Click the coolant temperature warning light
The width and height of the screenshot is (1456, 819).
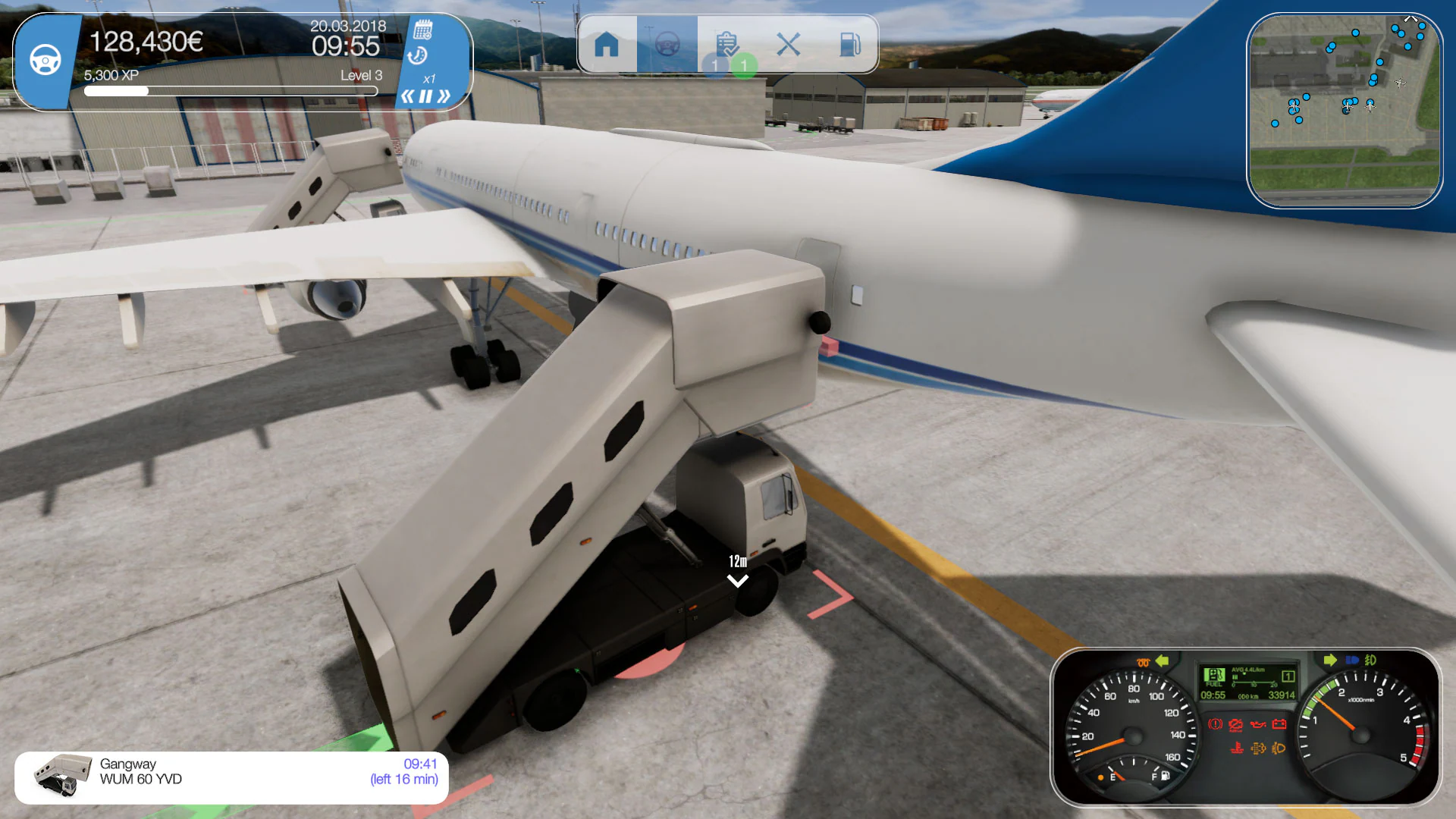(x=1238, y=748)
